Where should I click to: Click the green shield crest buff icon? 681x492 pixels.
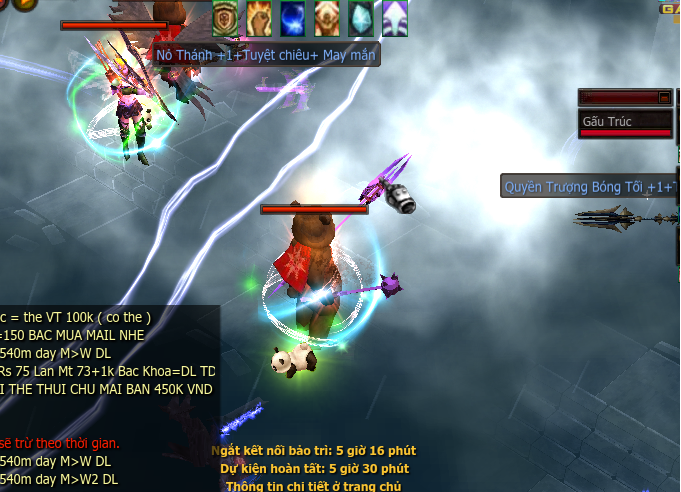tap(225, 17)
